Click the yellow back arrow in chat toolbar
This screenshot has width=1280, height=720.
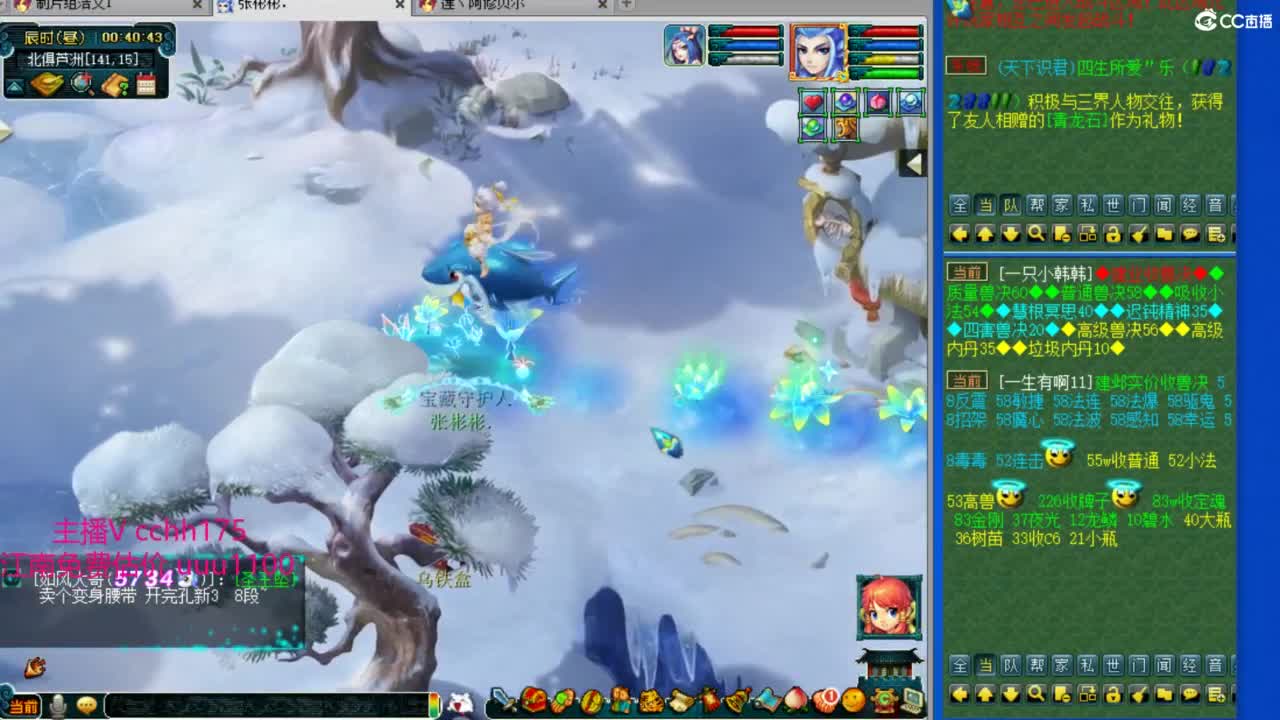960,233
